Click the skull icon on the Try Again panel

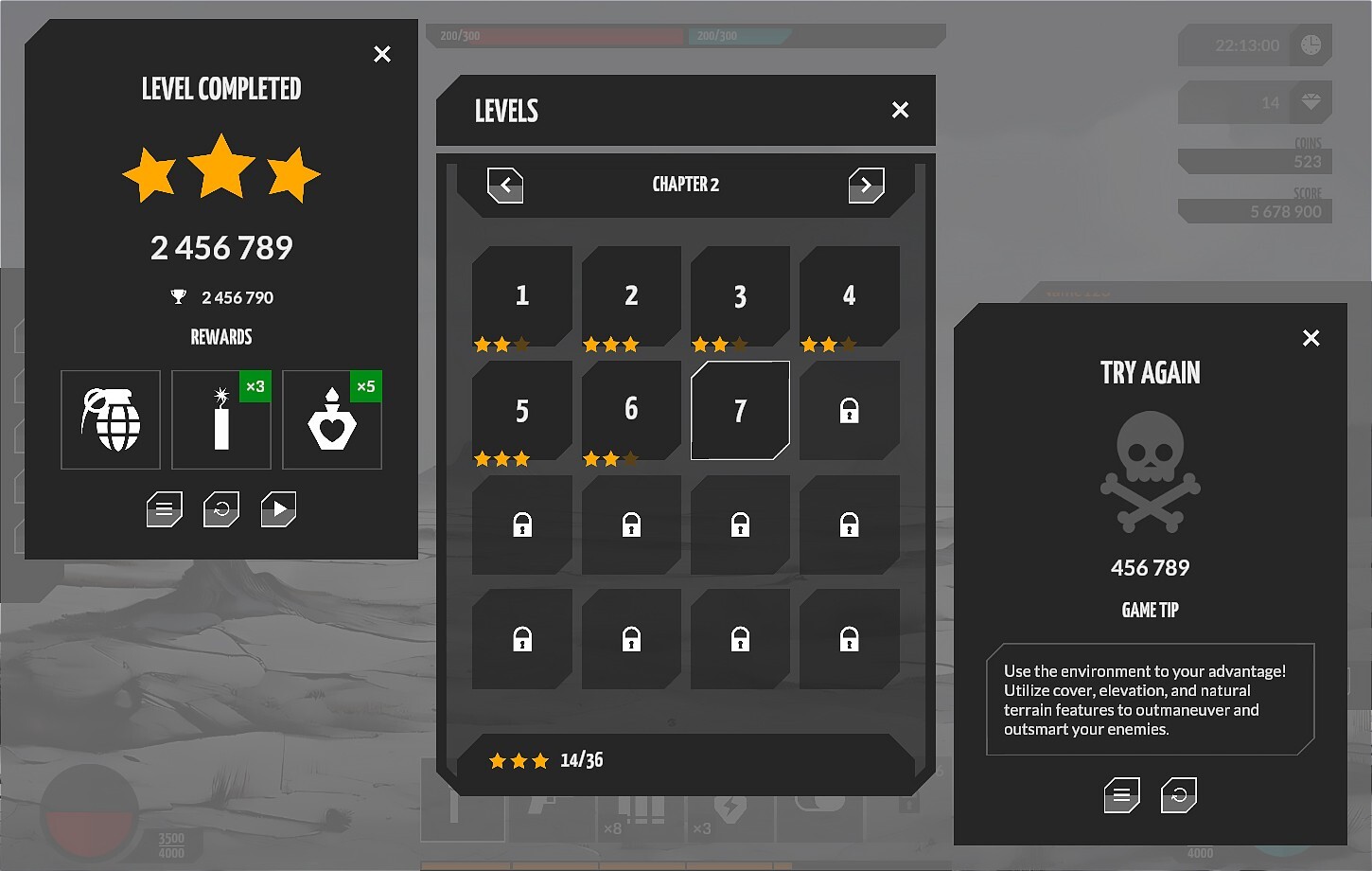(1150, 473)
